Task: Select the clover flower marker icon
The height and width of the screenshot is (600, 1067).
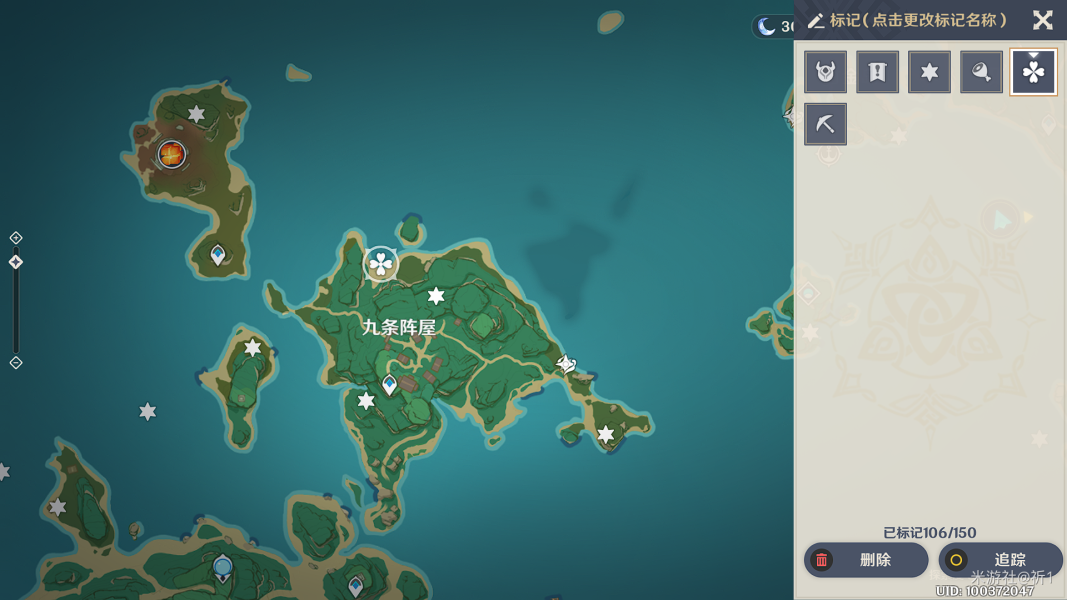Action: coord(1033,72)
